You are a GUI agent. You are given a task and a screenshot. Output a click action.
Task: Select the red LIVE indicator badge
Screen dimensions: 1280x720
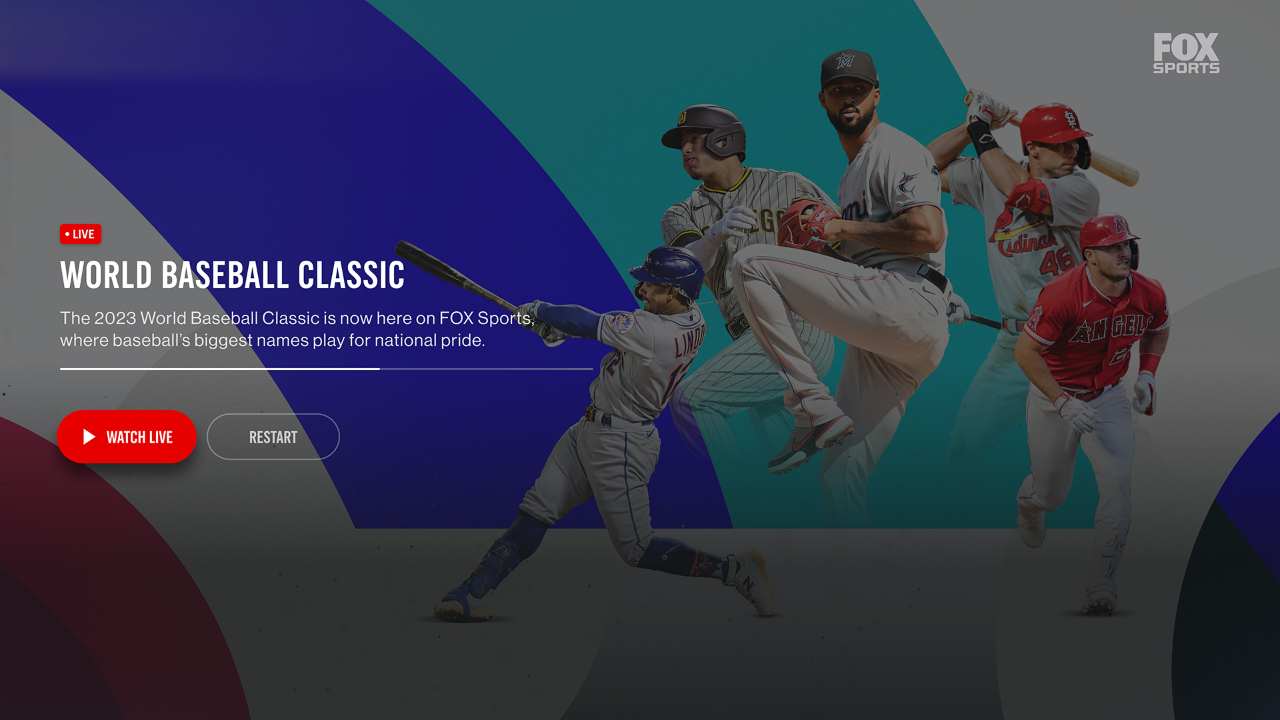[x=80, y=233]
